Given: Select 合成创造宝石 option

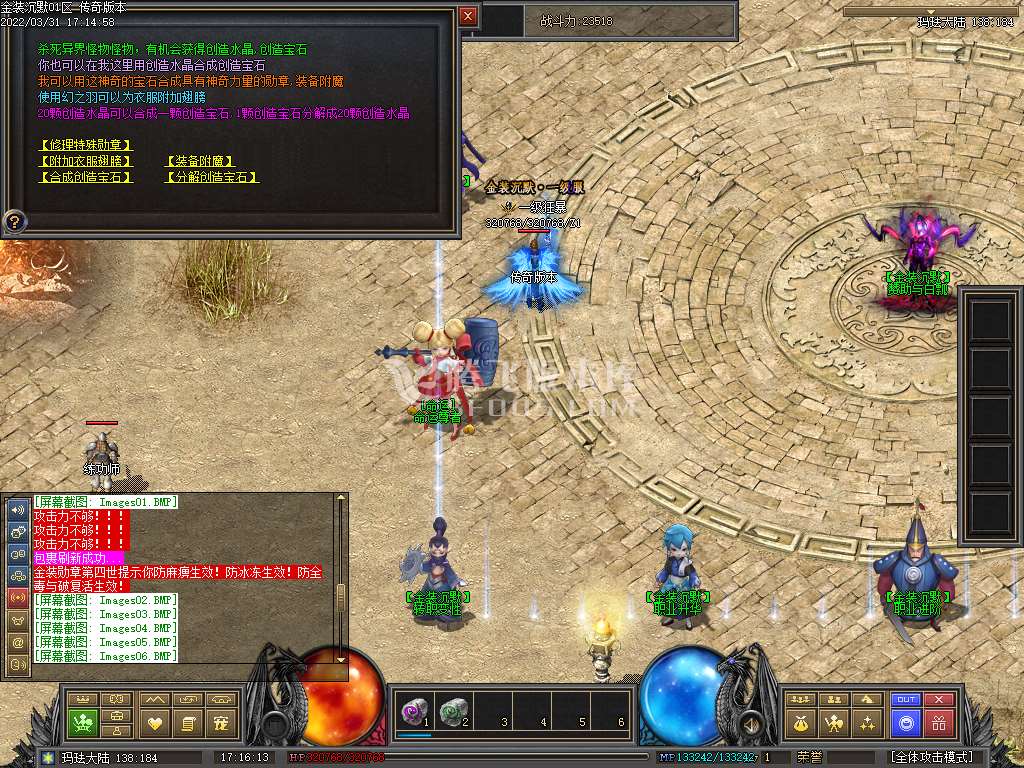Looking at the screenshot, I should pos(85,177).
